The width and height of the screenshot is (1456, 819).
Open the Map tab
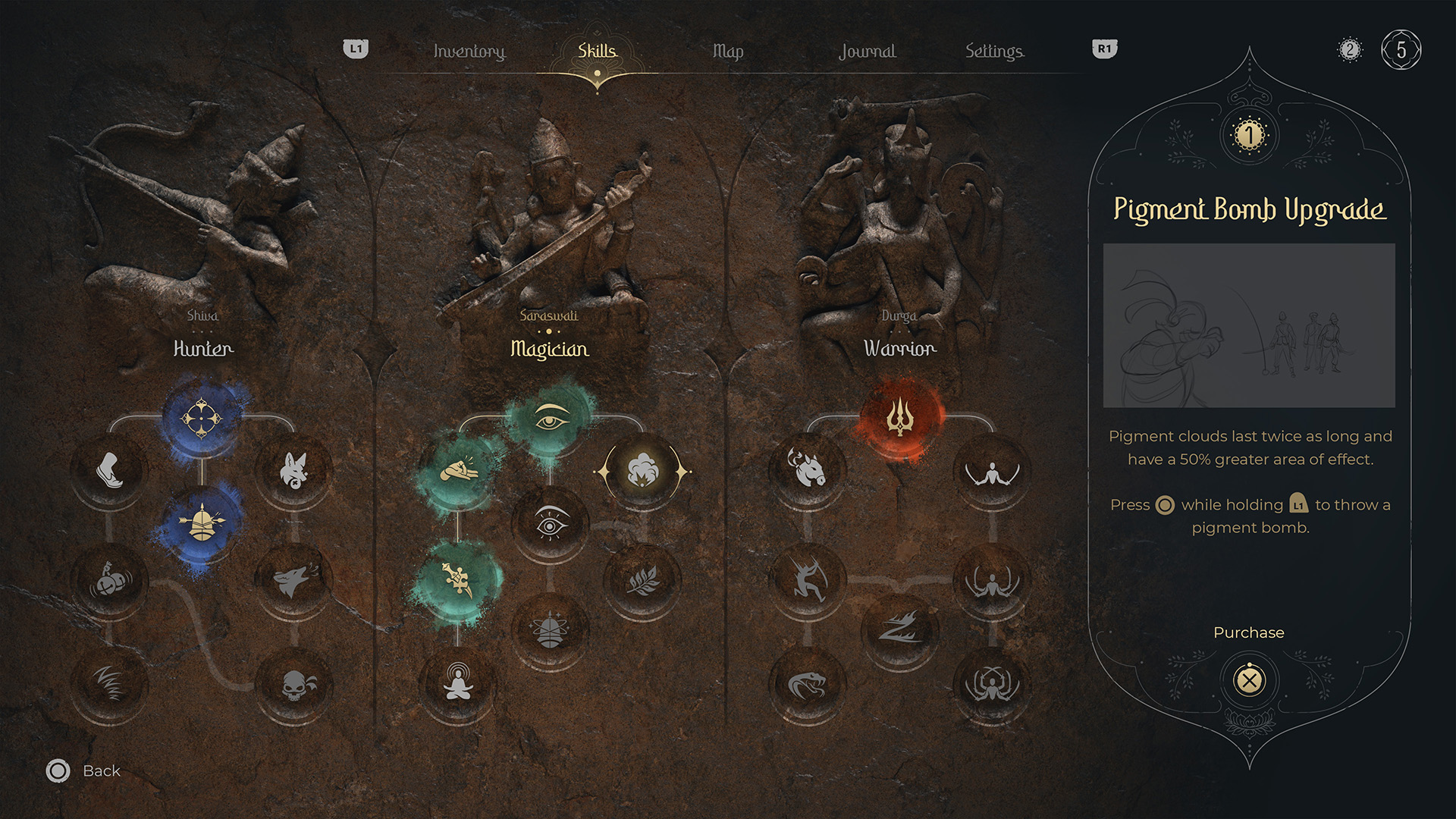tap(727, 51)
